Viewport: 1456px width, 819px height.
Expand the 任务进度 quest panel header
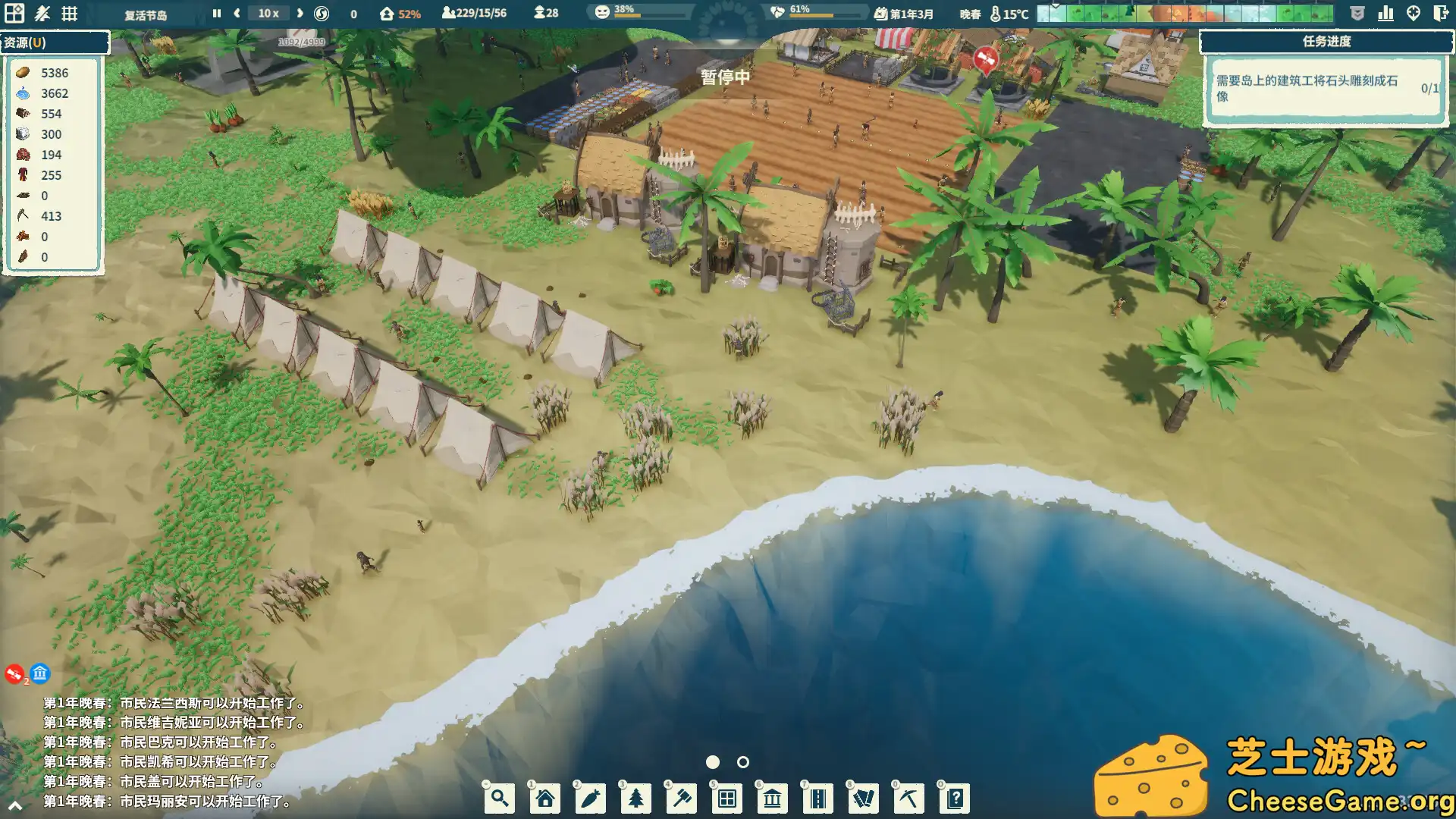(x=1323, y=40)
